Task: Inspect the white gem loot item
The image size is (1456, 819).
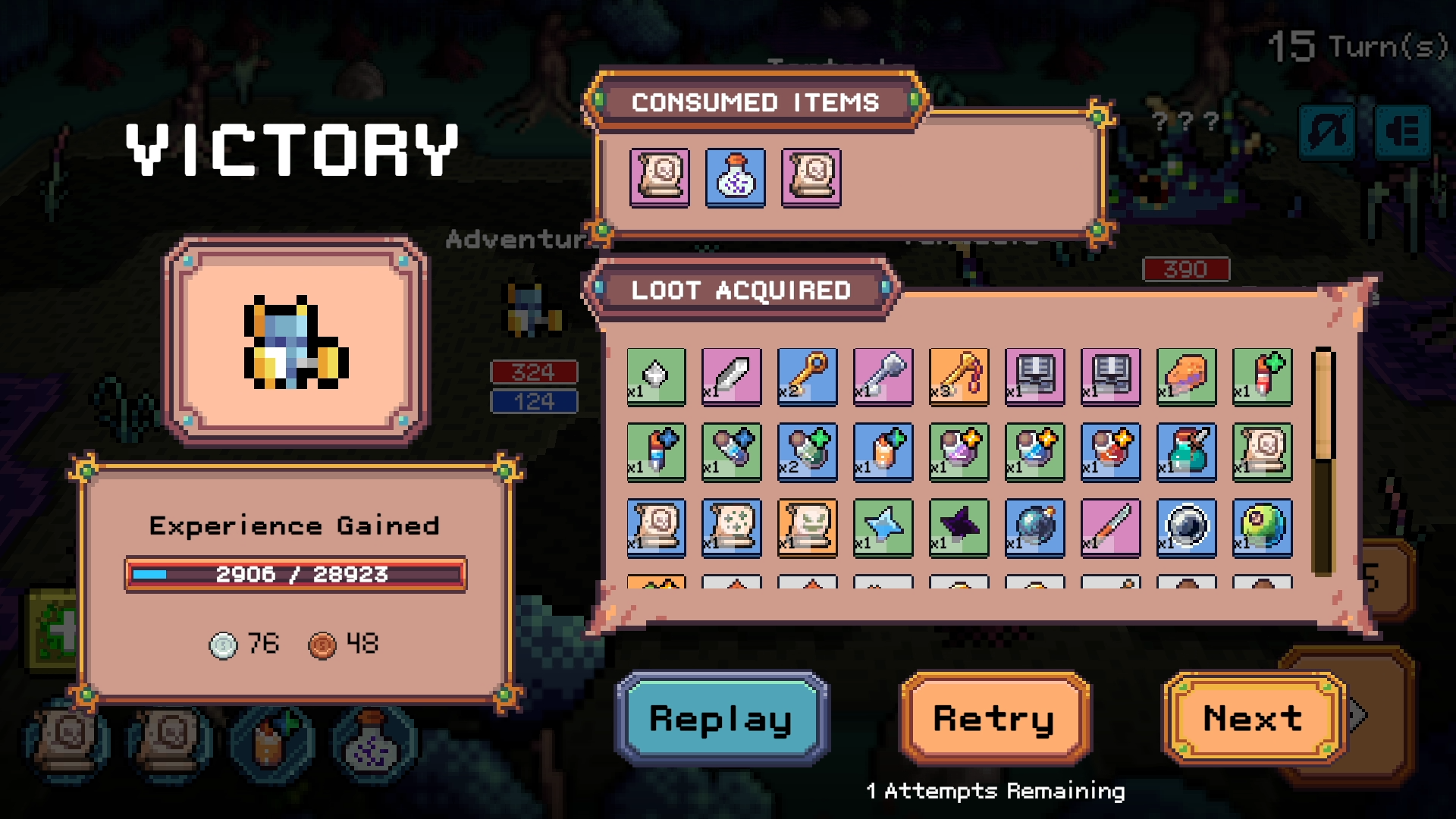Action: pyautogui.click(x=656, y=376)
